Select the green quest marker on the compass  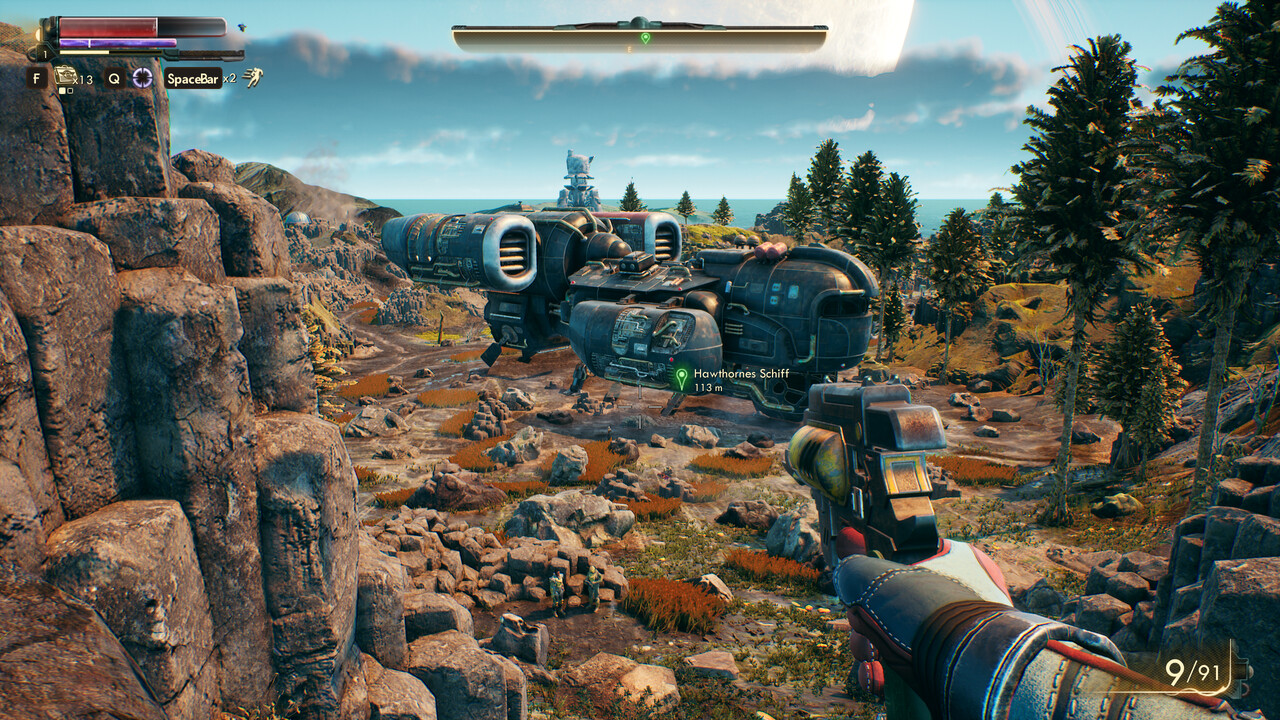coord(645,38)
